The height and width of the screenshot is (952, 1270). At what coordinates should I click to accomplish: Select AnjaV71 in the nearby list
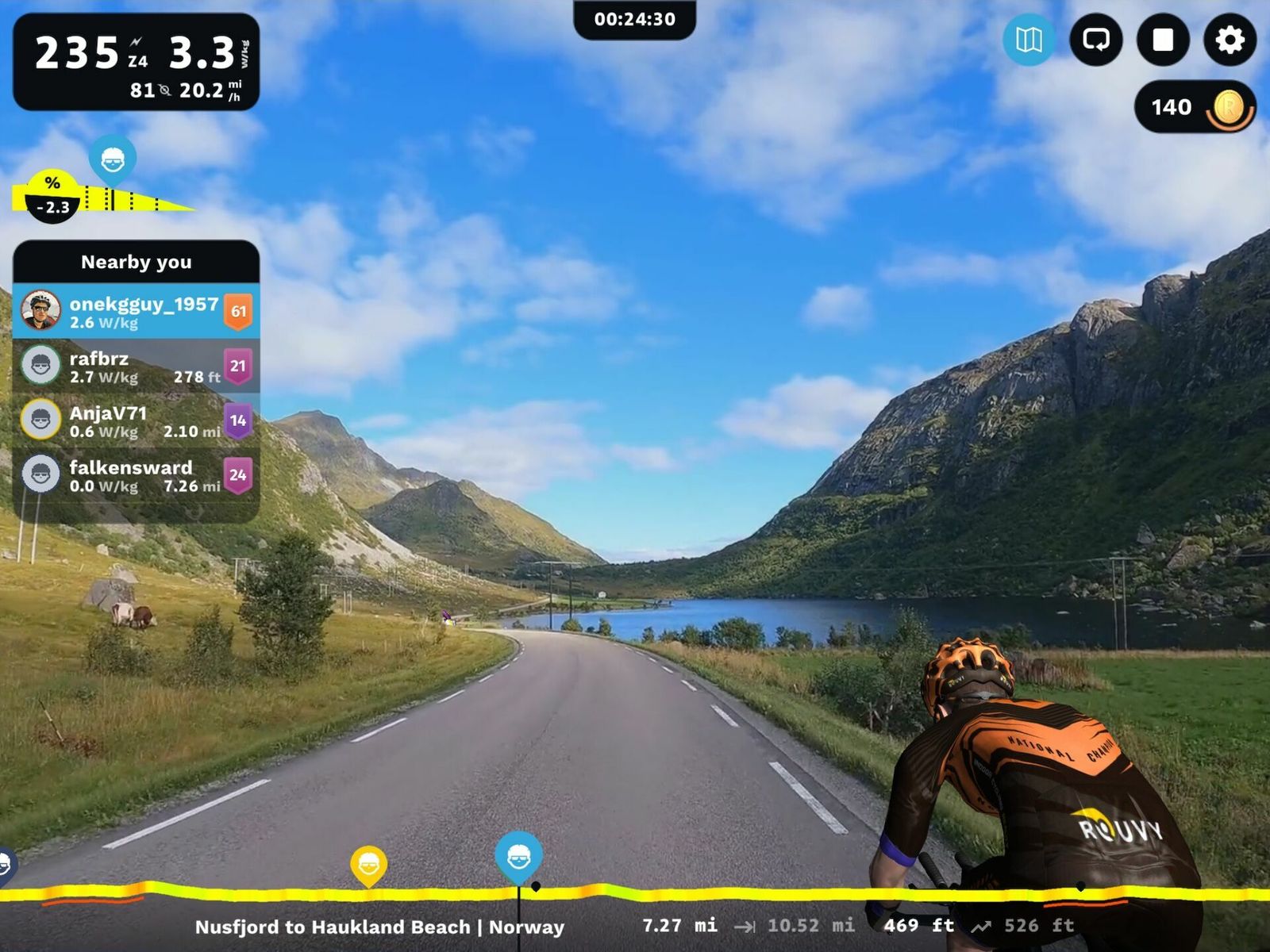[136, 420]
